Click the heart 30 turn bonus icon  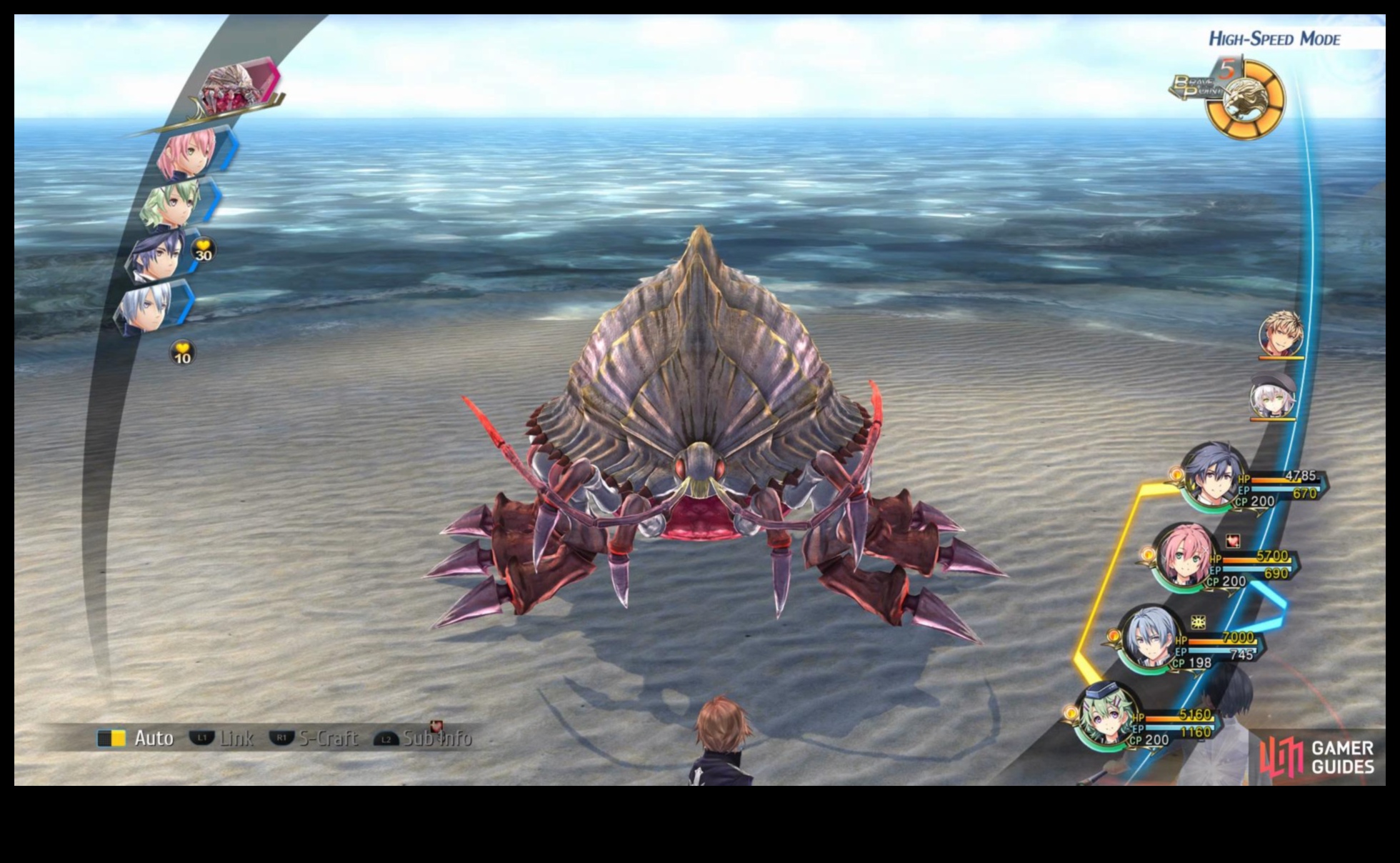(x=204, y=251)
